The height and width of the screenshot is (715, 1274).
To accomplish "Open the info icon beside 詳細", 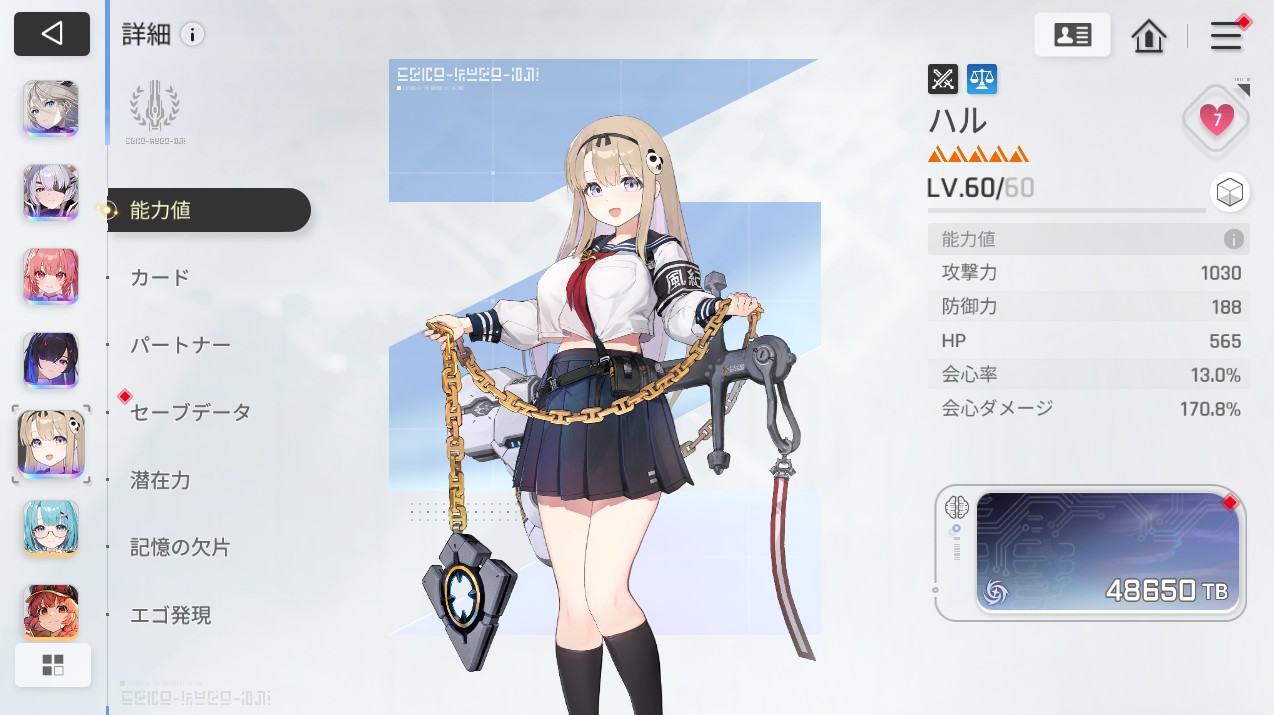I will pyautogui.click(x=192, y=35).
